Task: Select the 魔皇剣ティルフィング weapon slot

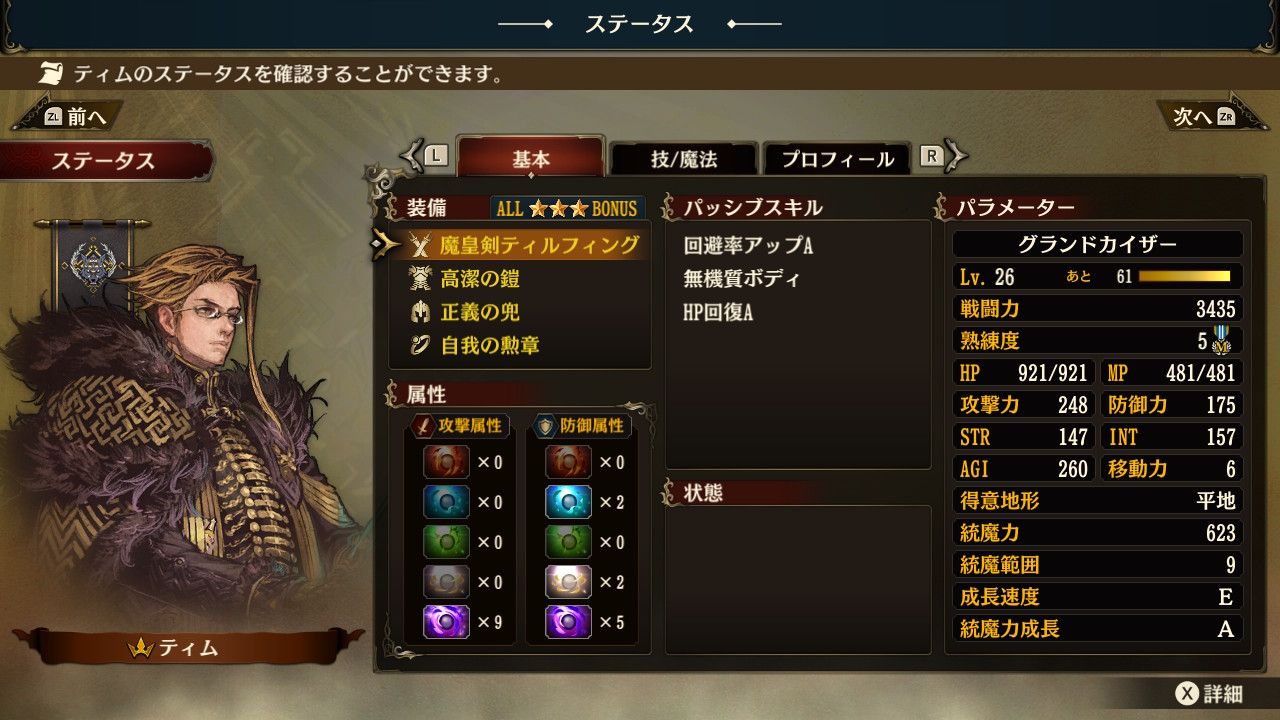Action: pyautogui.click(x=538, y=245)
